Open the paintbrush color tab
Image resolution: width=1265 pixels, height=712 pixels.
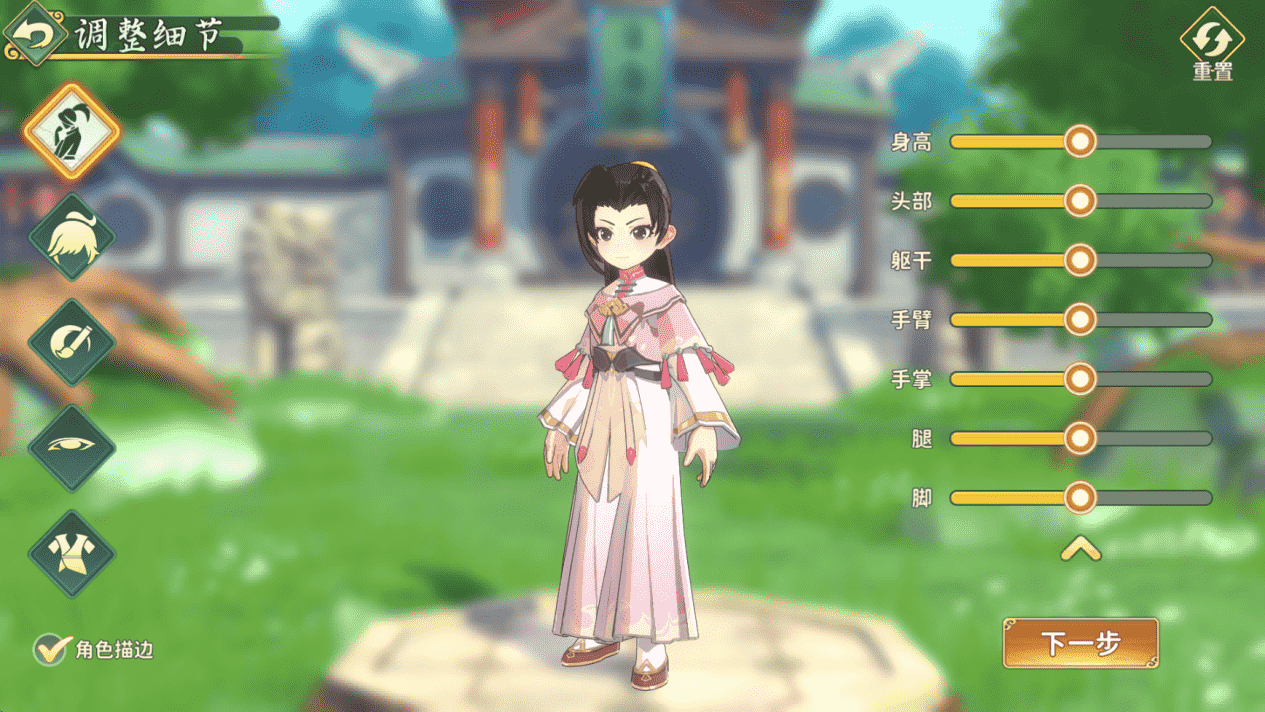[x=72, y=342]
